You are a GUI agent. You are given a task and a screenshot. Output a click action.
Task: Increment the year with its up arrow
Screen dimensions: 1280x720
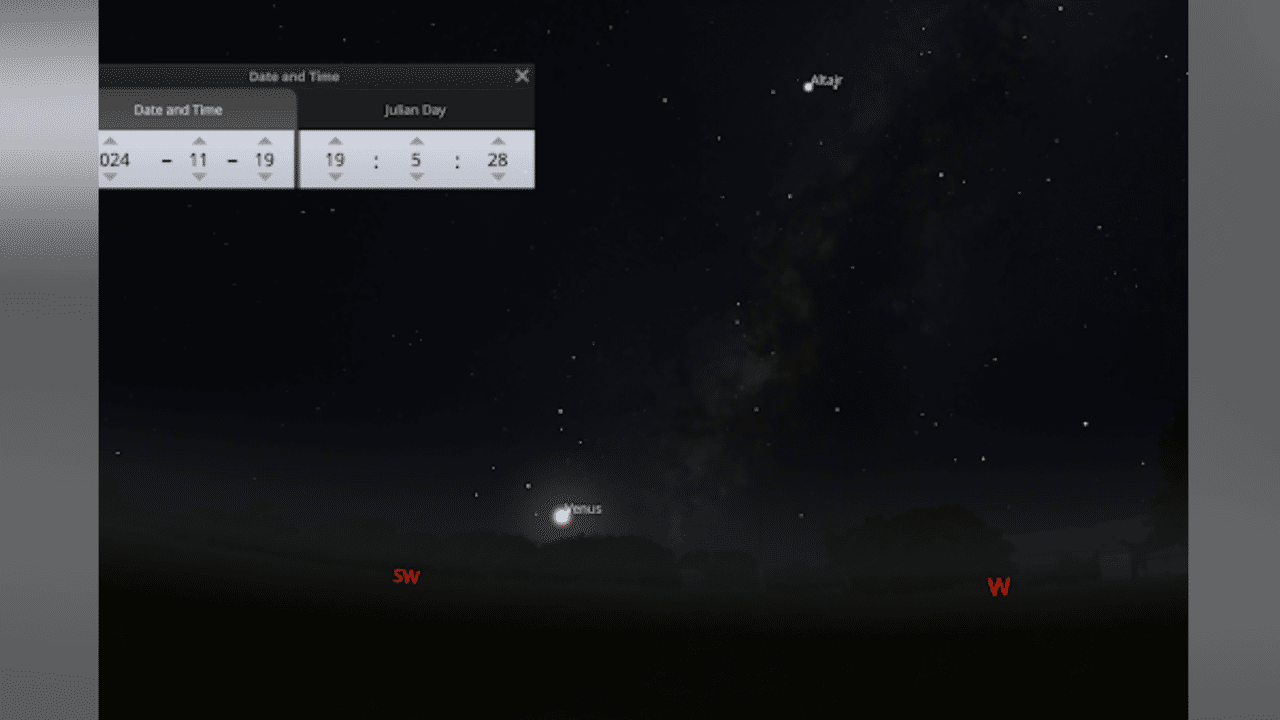(x=110, y=140)
